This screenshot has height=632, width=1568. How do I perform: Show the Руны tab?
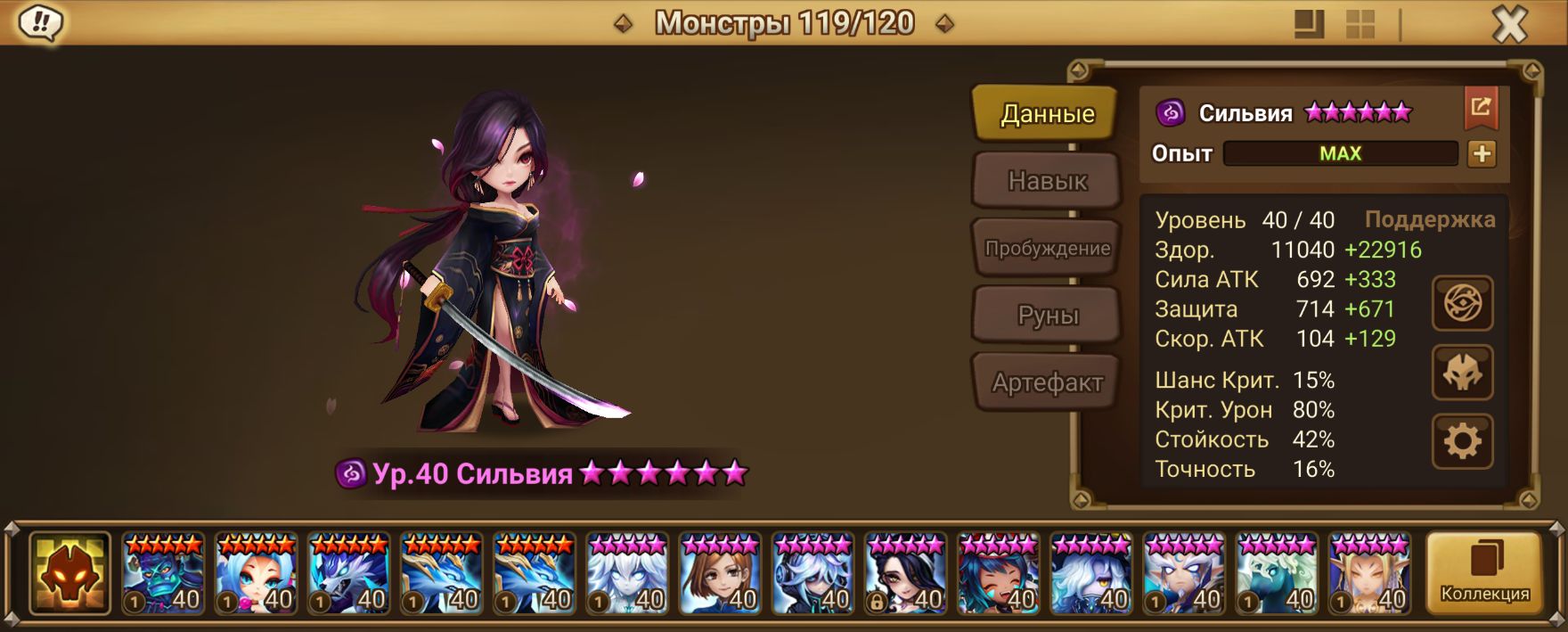(1047, 316)
